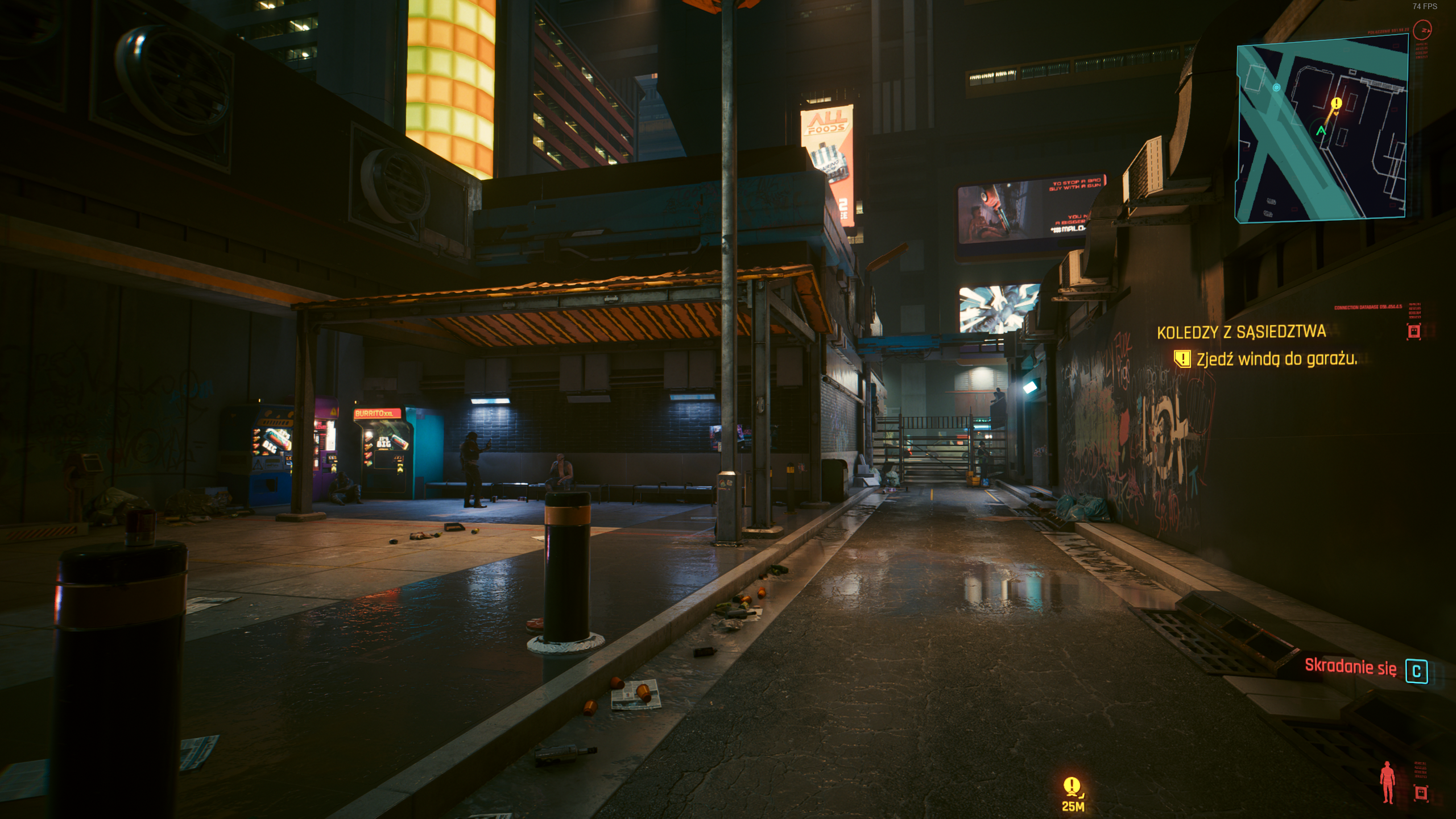The width and height of the screenshot is (1456, 819).
Task: Select the 25M quest waypoint marker
Action: [1072, 792]
